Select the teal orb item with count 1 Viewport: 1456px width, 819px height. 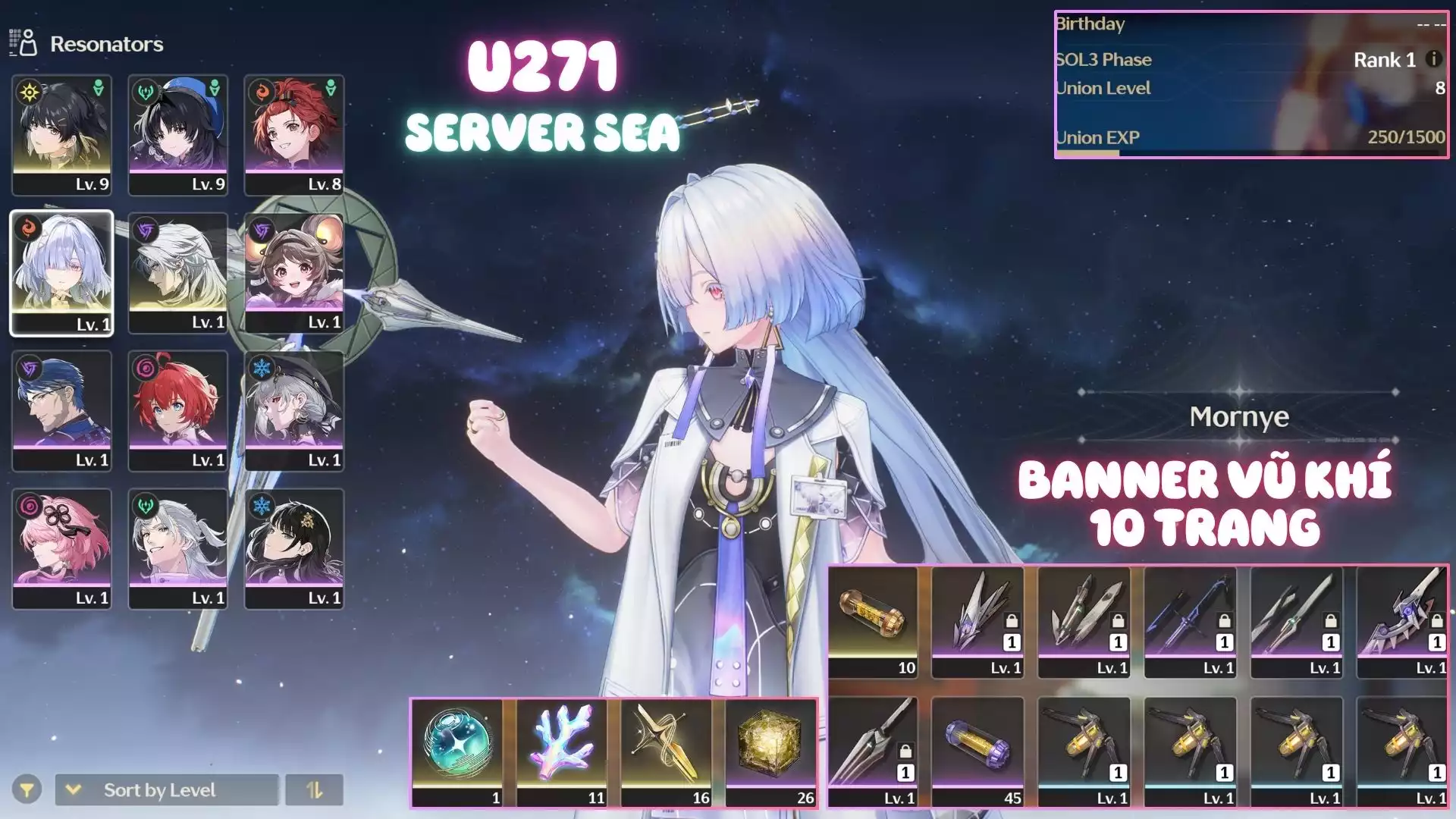pyautogui.click(x=457, y=752)
